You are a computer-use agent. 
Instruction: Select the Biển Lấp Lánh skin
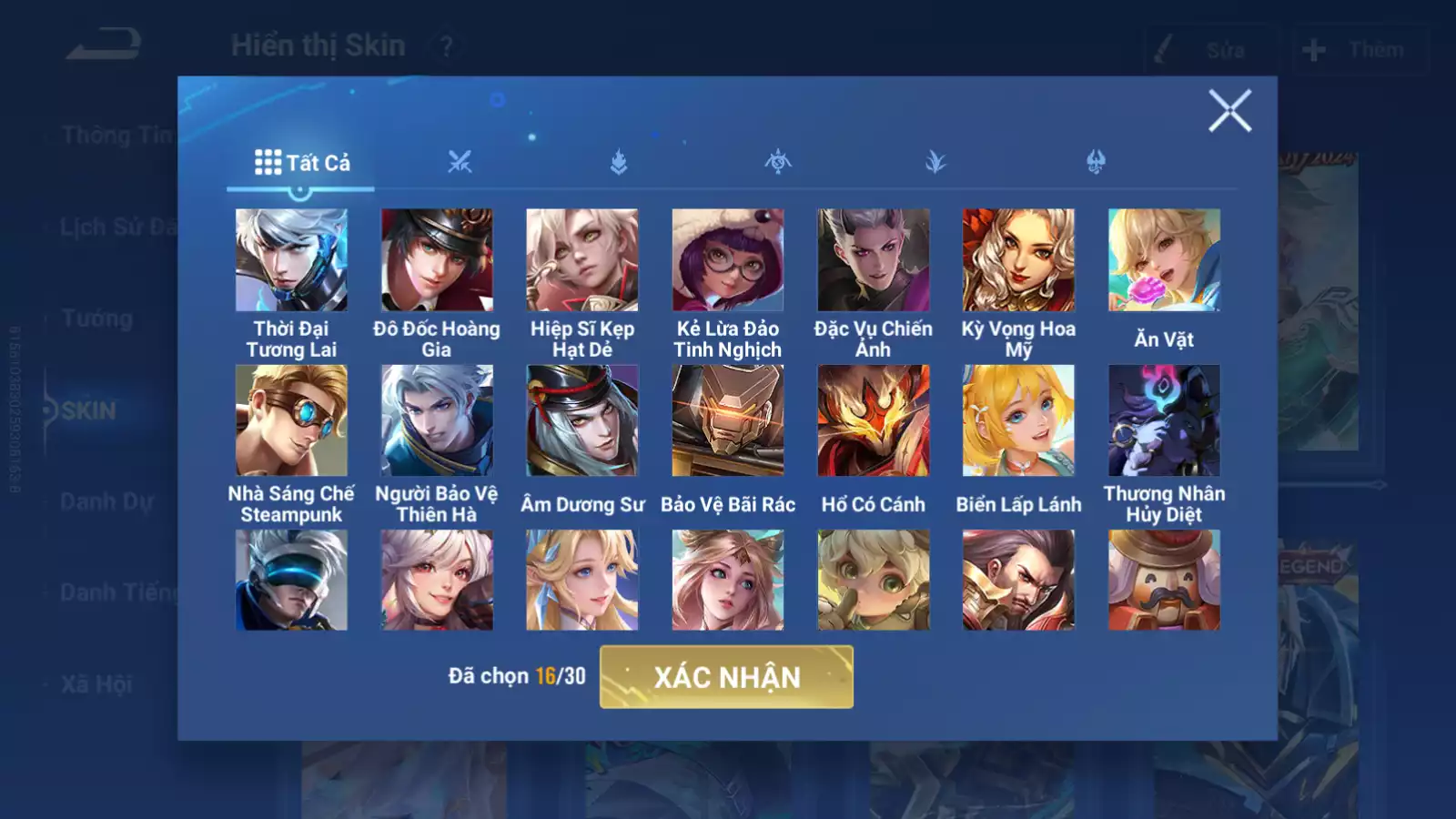click(x=1018, y=420)
